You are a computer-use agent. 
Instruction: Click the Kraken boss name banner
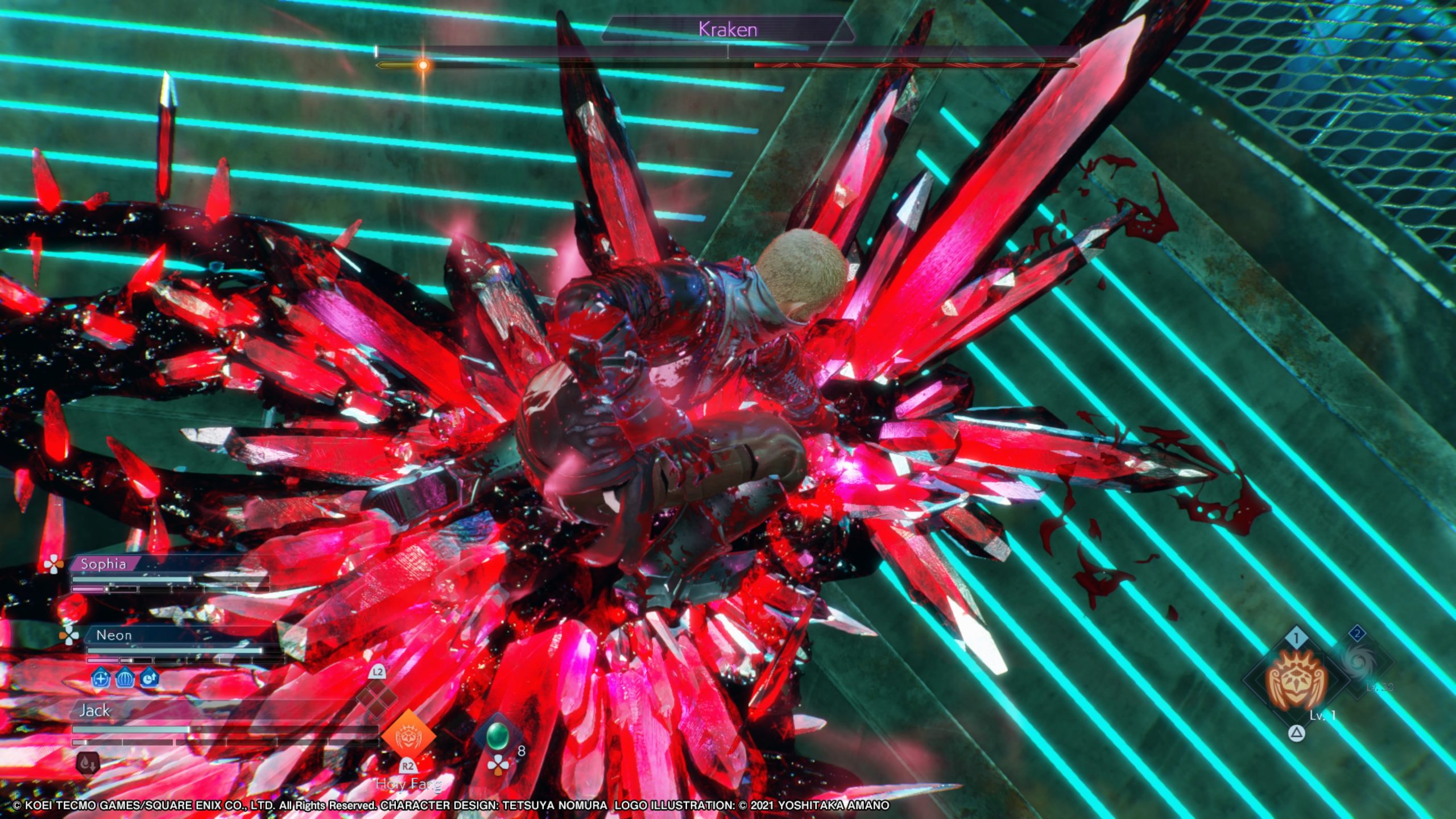(727, 30)
